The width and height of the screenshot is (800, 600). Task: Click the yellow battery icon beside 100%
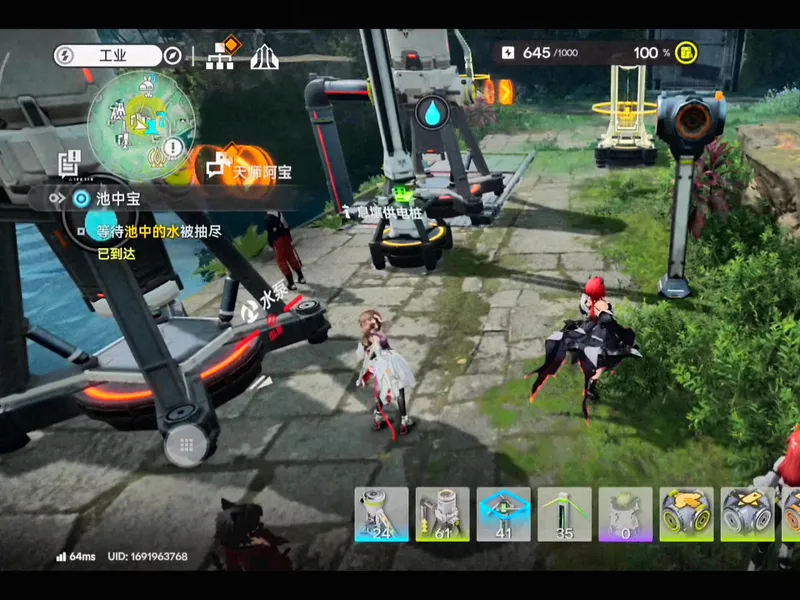pyautogui.click(x=688, y=52)
